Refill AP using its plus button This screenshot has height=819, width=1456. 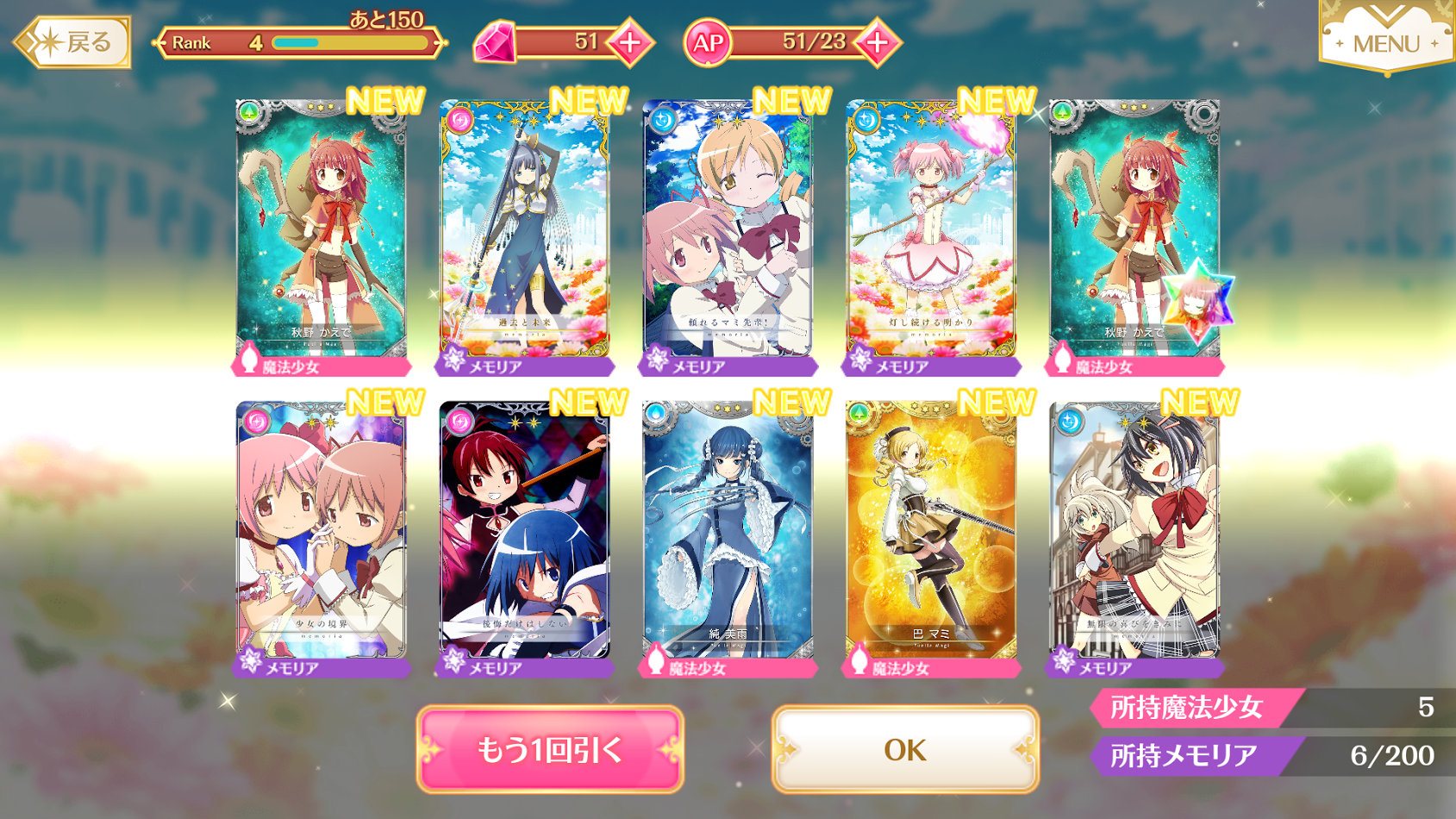point(878,42)
